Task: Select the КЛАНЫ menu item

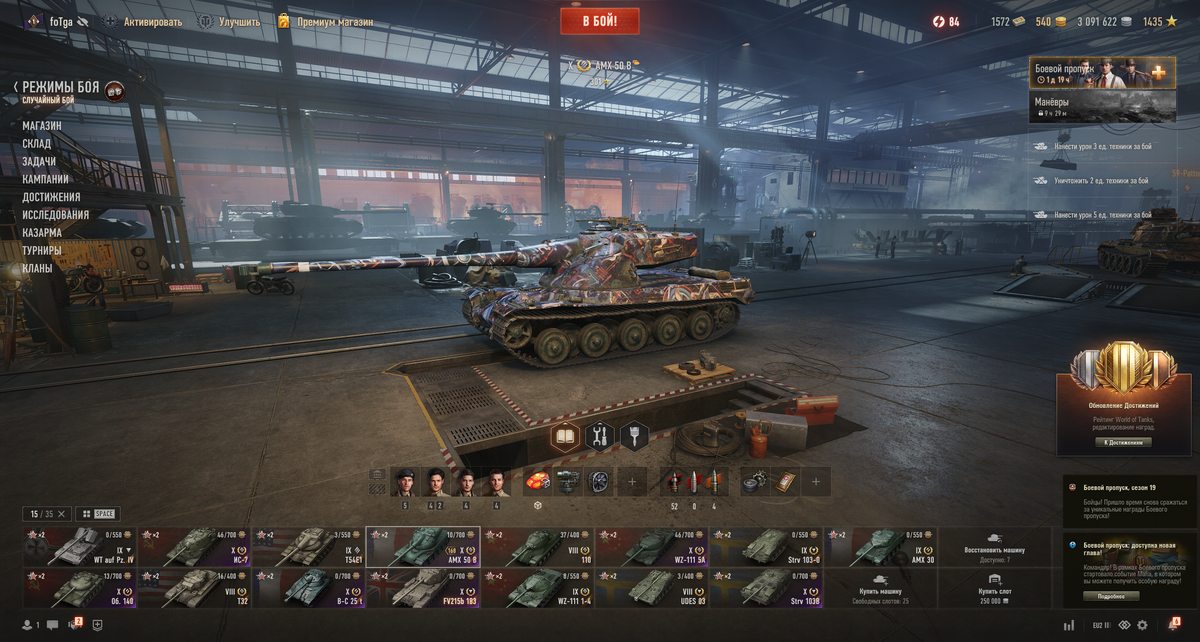Action: (38, 268)
